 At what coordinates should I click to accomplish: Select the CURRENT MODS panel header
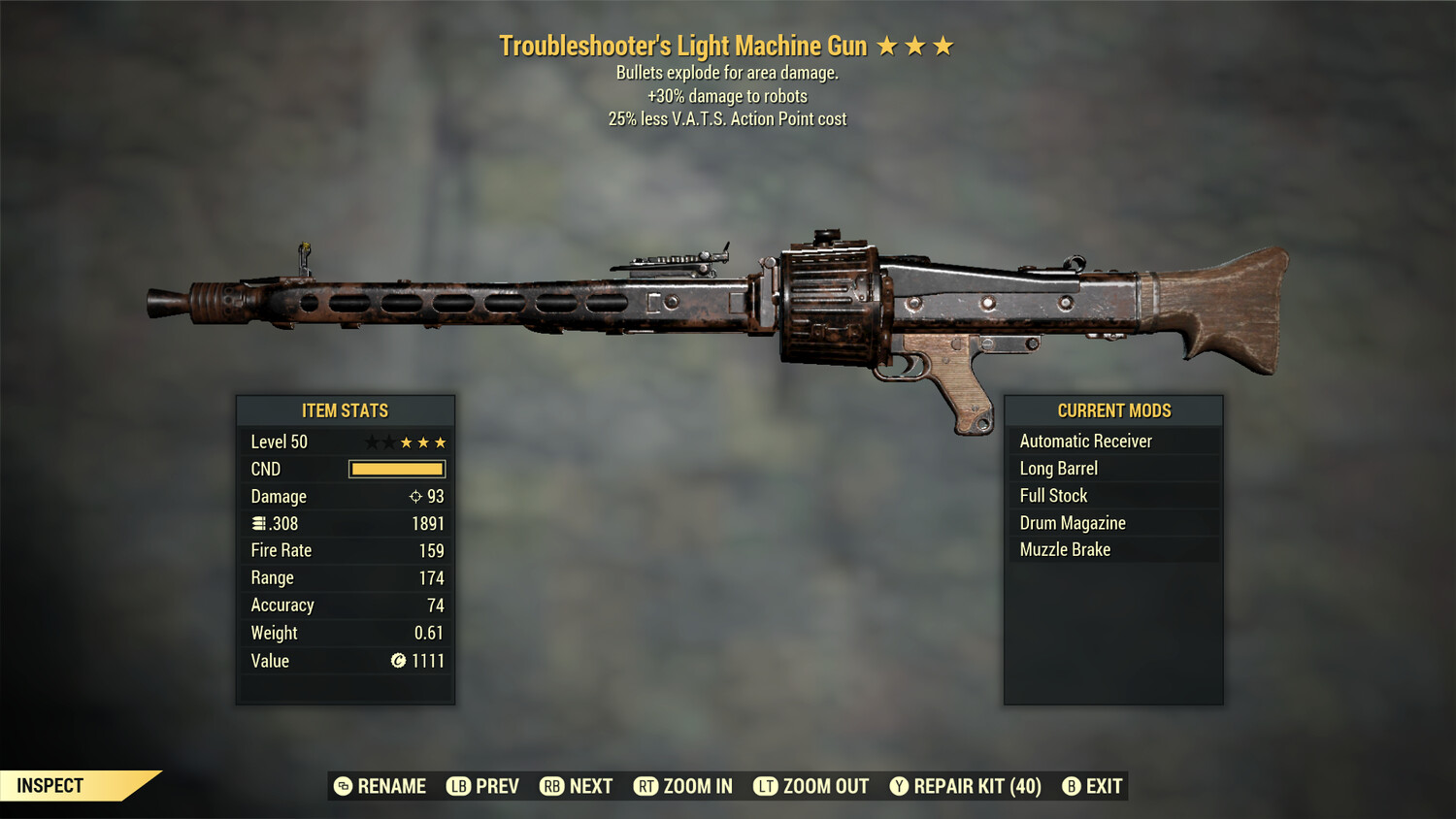pos(1113,410)
